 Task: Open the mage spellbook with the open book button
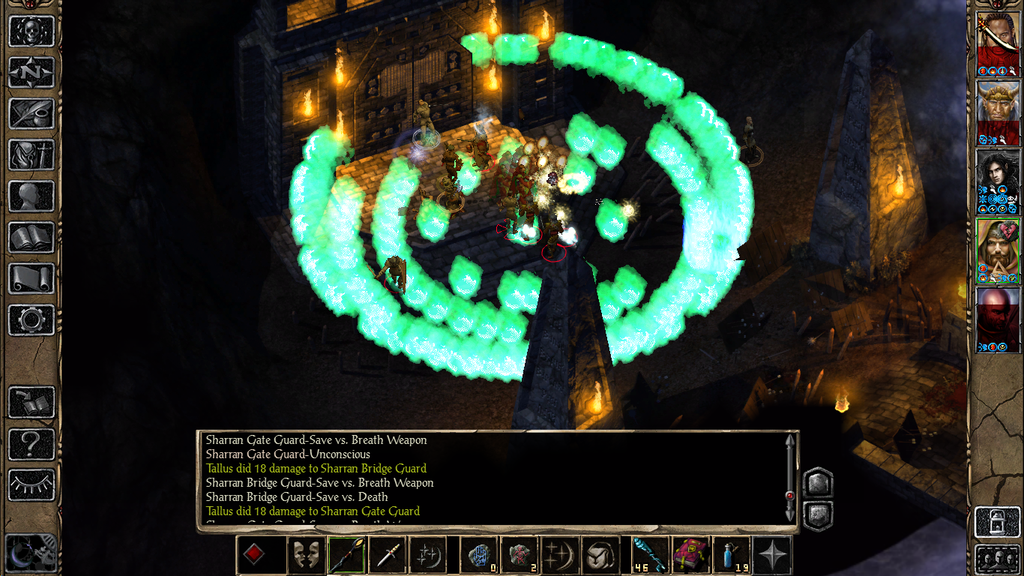pyautogui.click(x=31, y=237)
